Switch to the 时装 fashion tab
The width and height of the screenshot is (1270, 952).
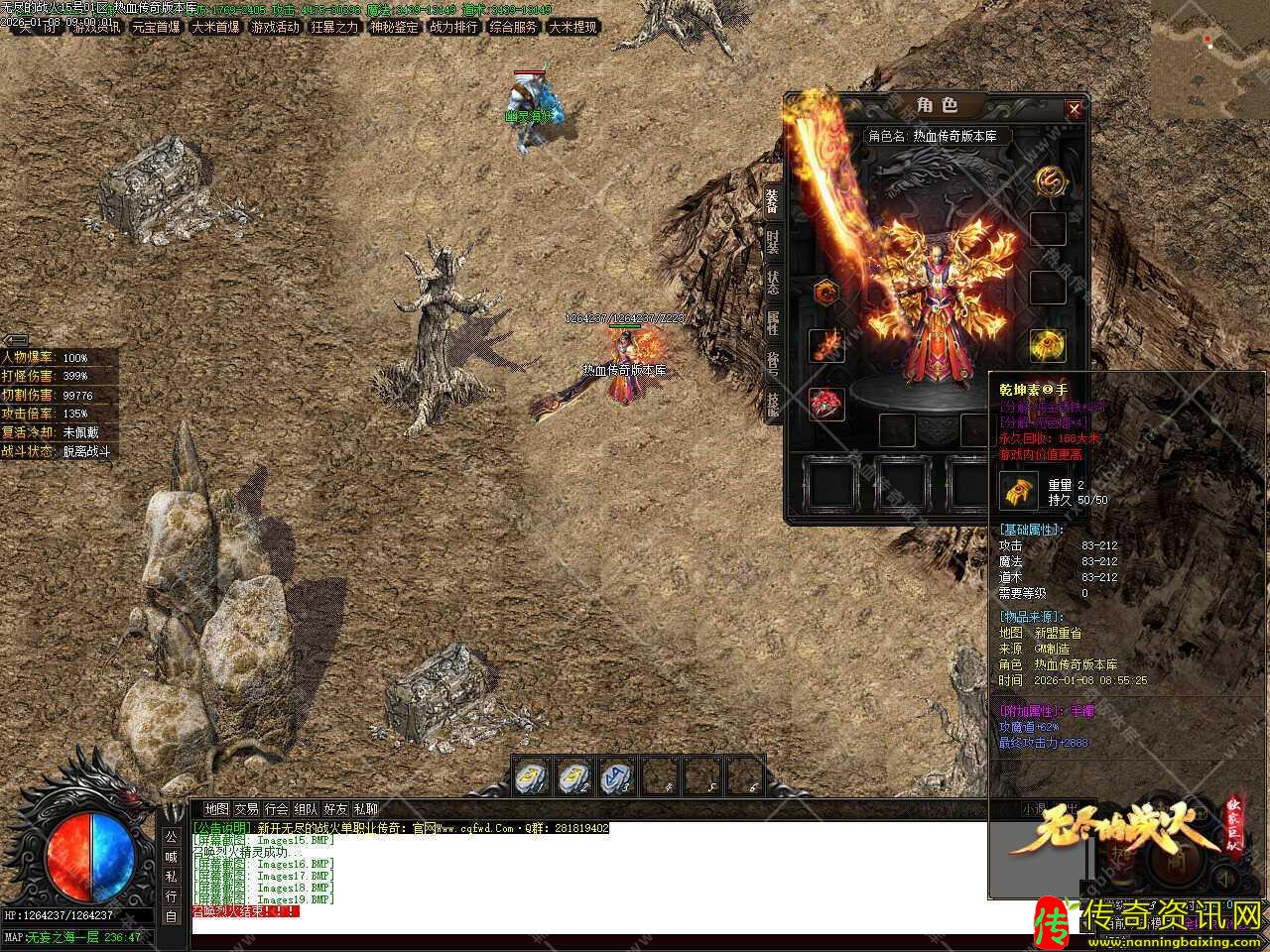click(x=773, y=242)
